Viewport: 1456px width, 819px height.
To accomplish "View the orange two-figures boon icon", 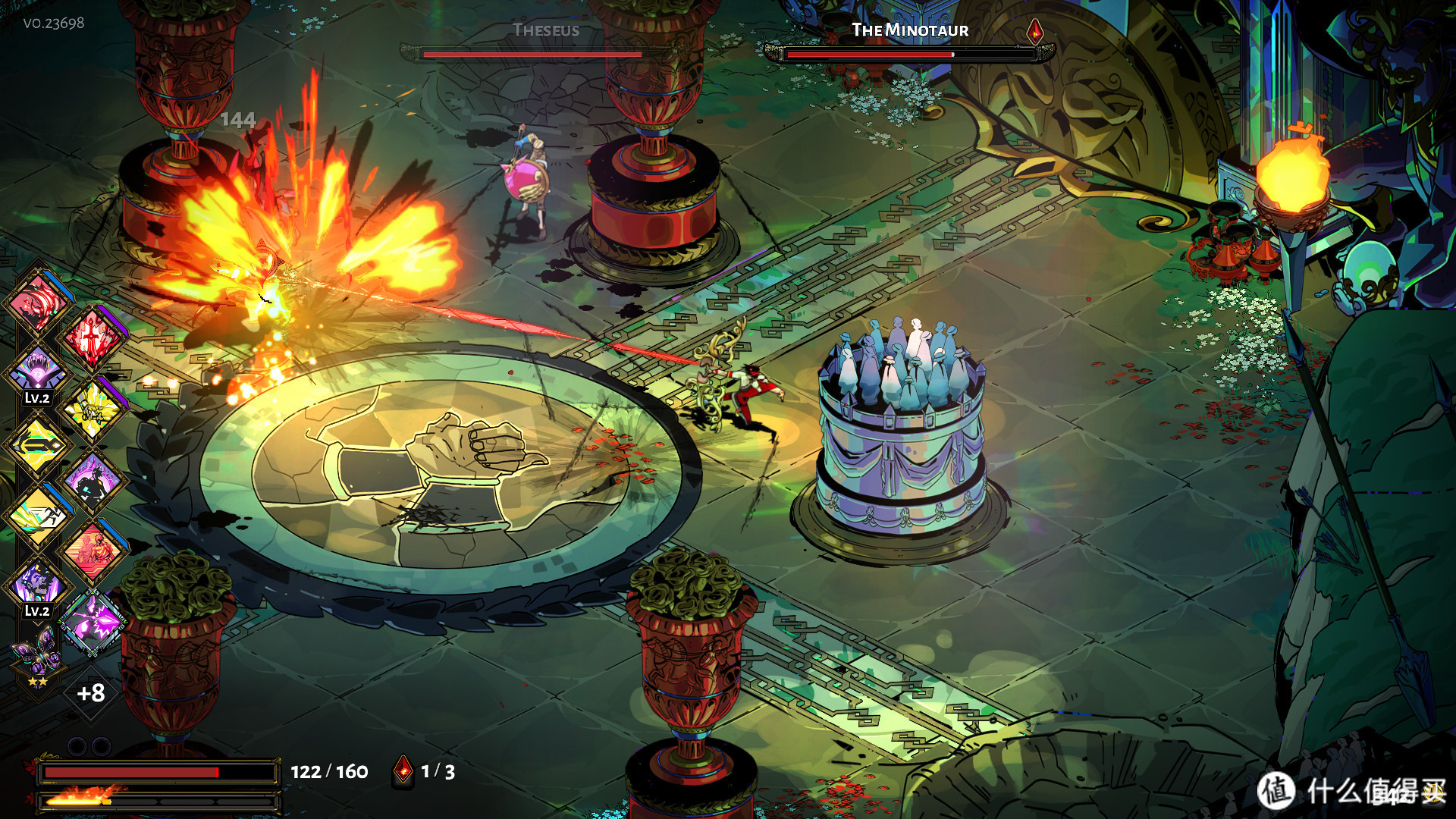I will (93, 551).
